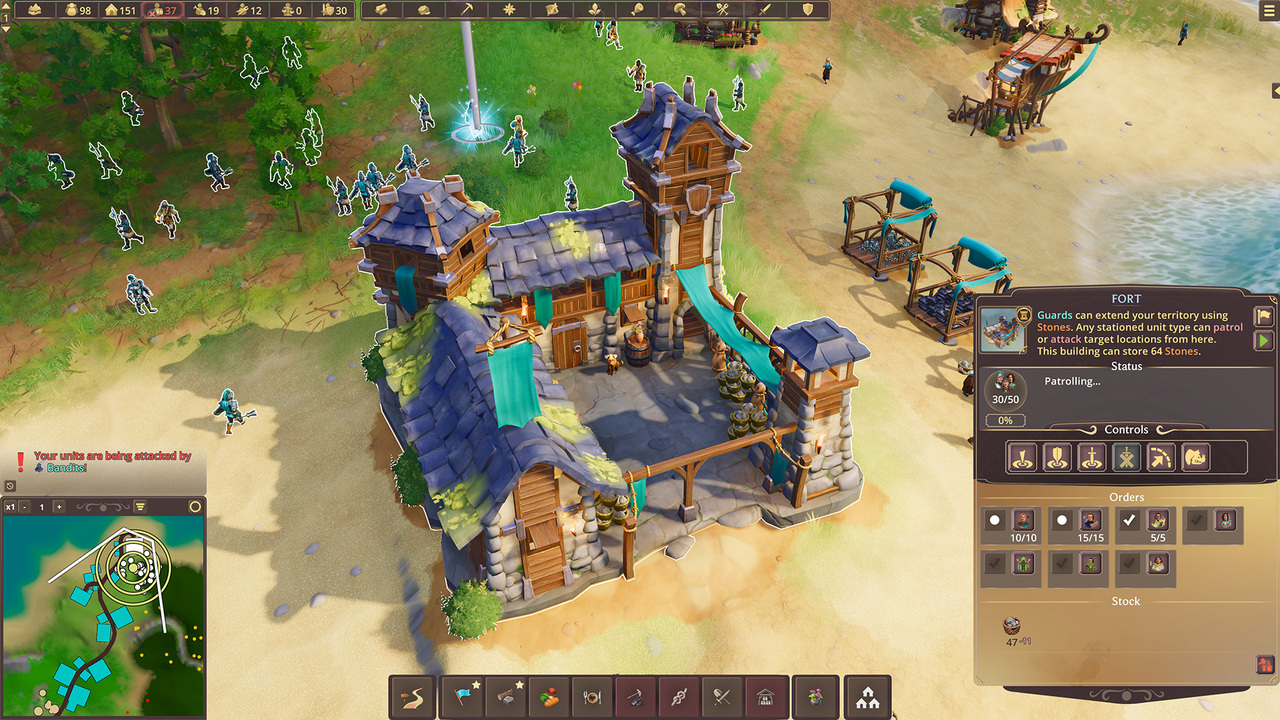
Task: Select the shield defense icon in top bar
Action: [808, 10]
